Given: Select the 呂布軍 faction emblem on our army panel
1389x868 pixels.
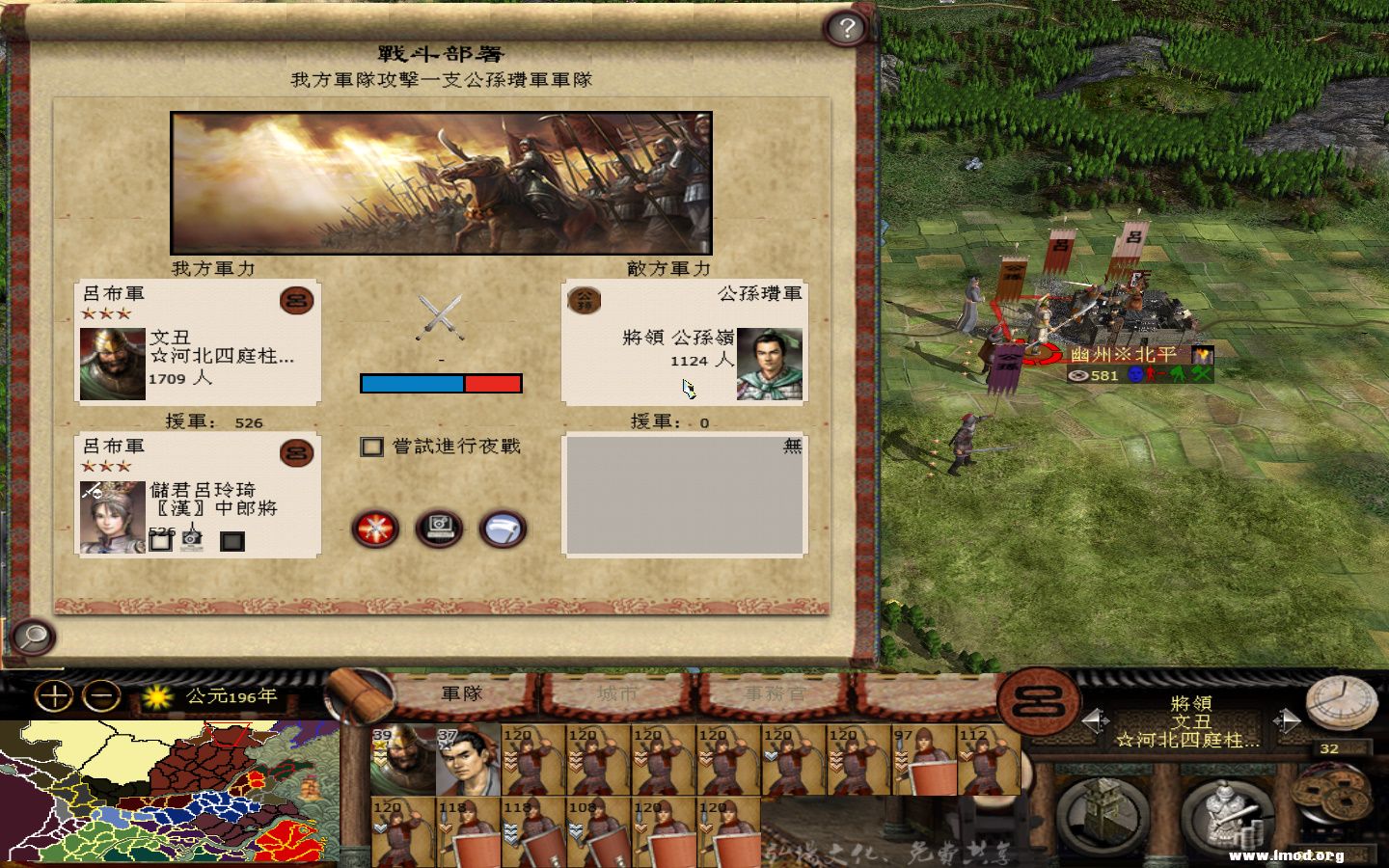Looking at the screenshot, I should click(296, 300).
